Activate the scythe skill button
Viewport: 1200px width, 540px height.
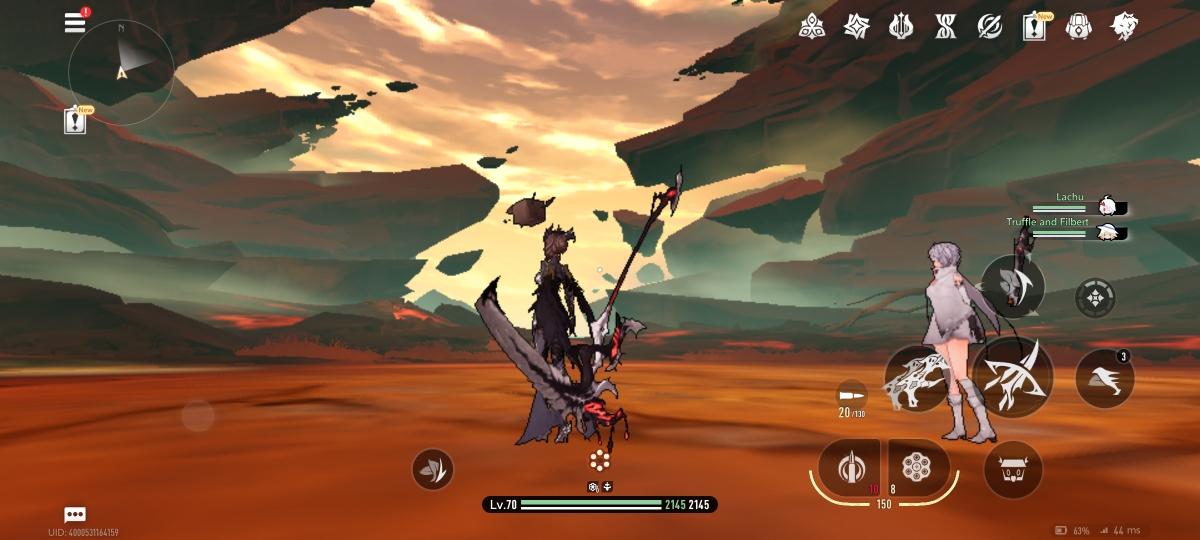(x=1013, y=287)
